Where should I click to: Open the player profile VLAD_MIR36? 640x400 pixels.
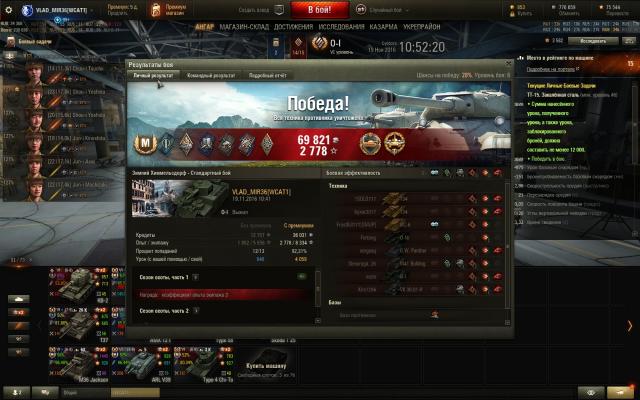click(65, 9)
